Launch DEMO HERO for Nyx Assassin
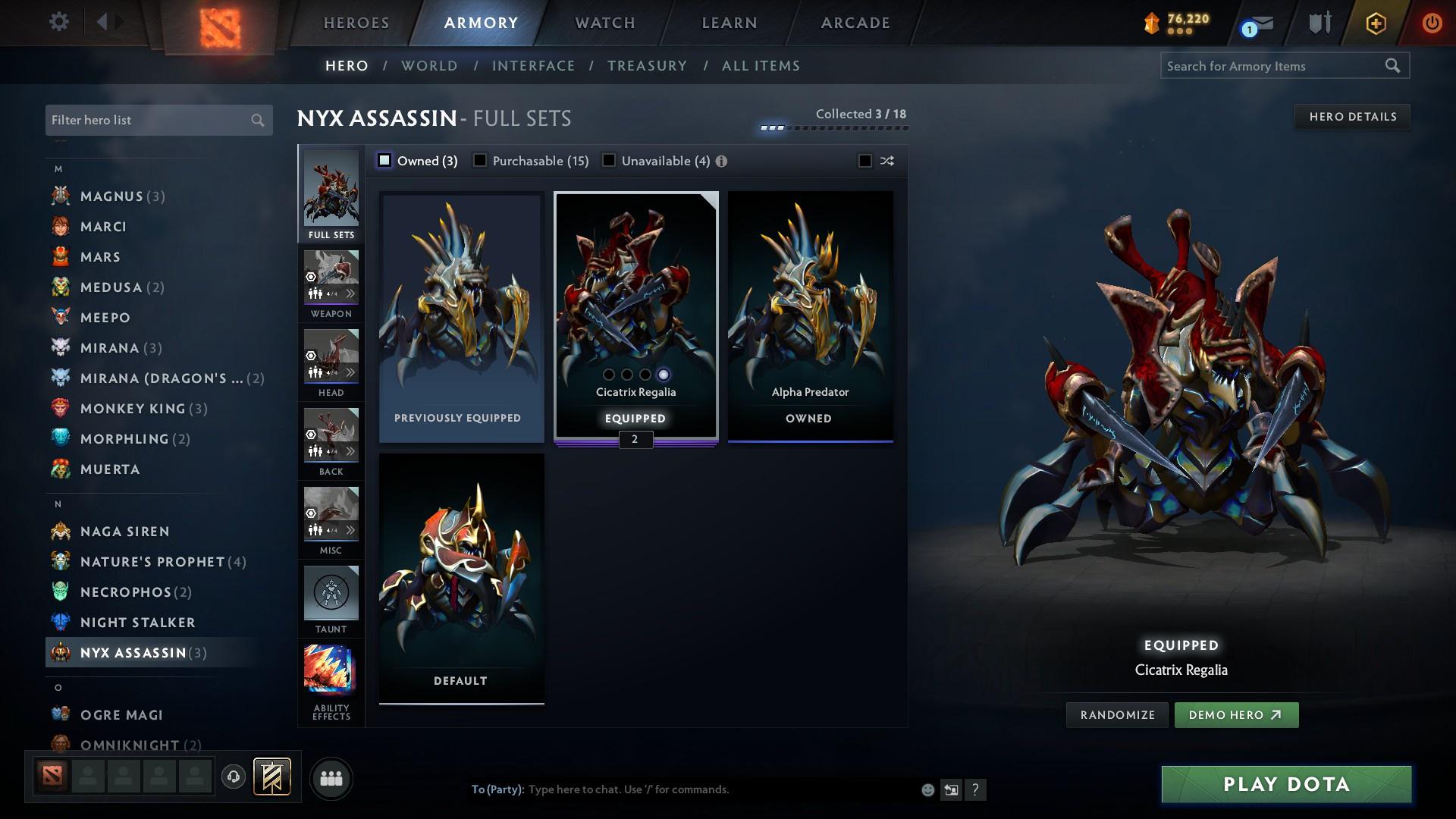Viewport: 1456px width, 819px height. coord(1236,714)
